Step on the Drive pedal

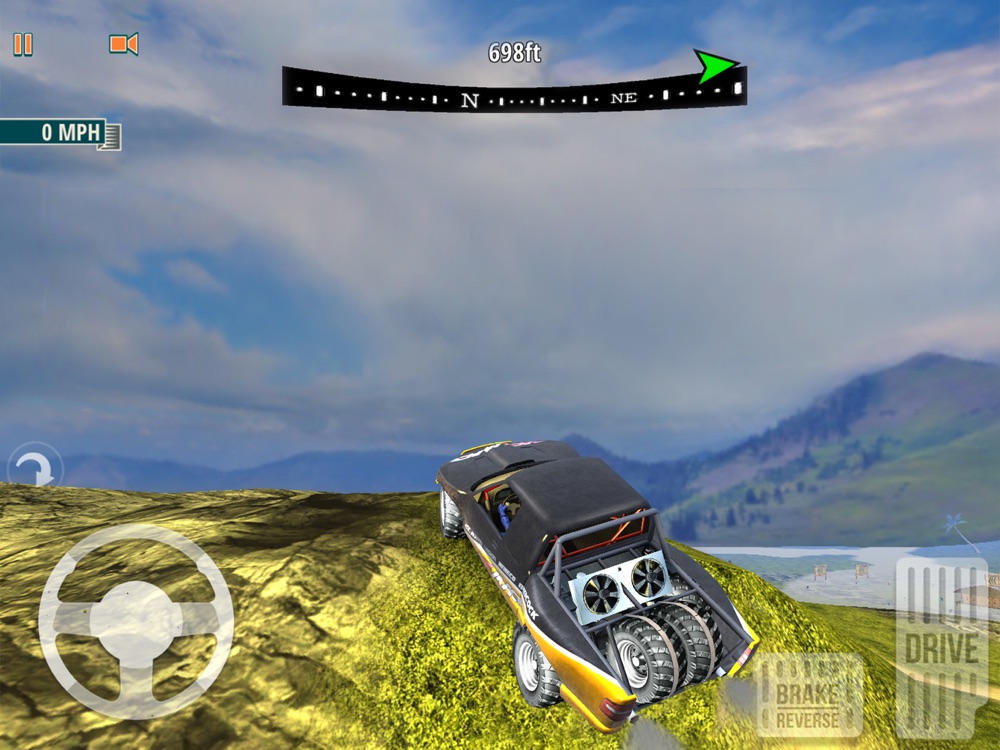[x=941, y=647]
